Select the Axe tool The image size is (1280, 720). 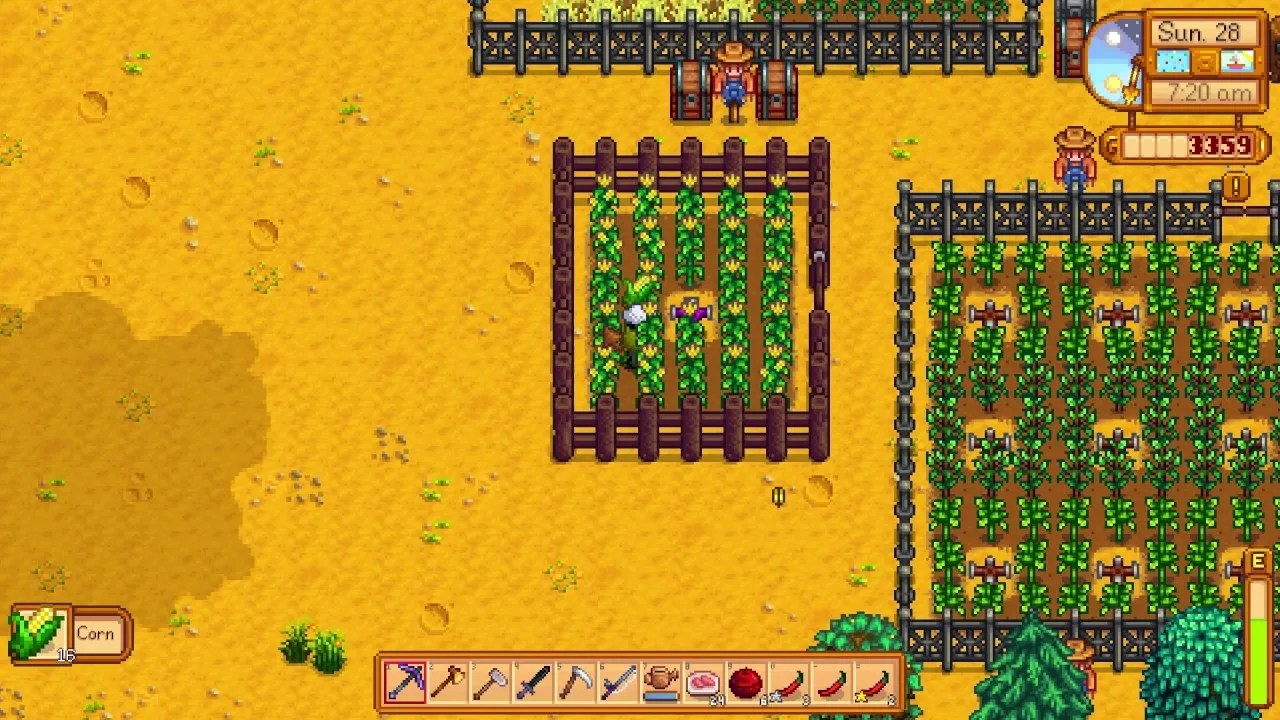pyautogui.click(x=450, y=683)
